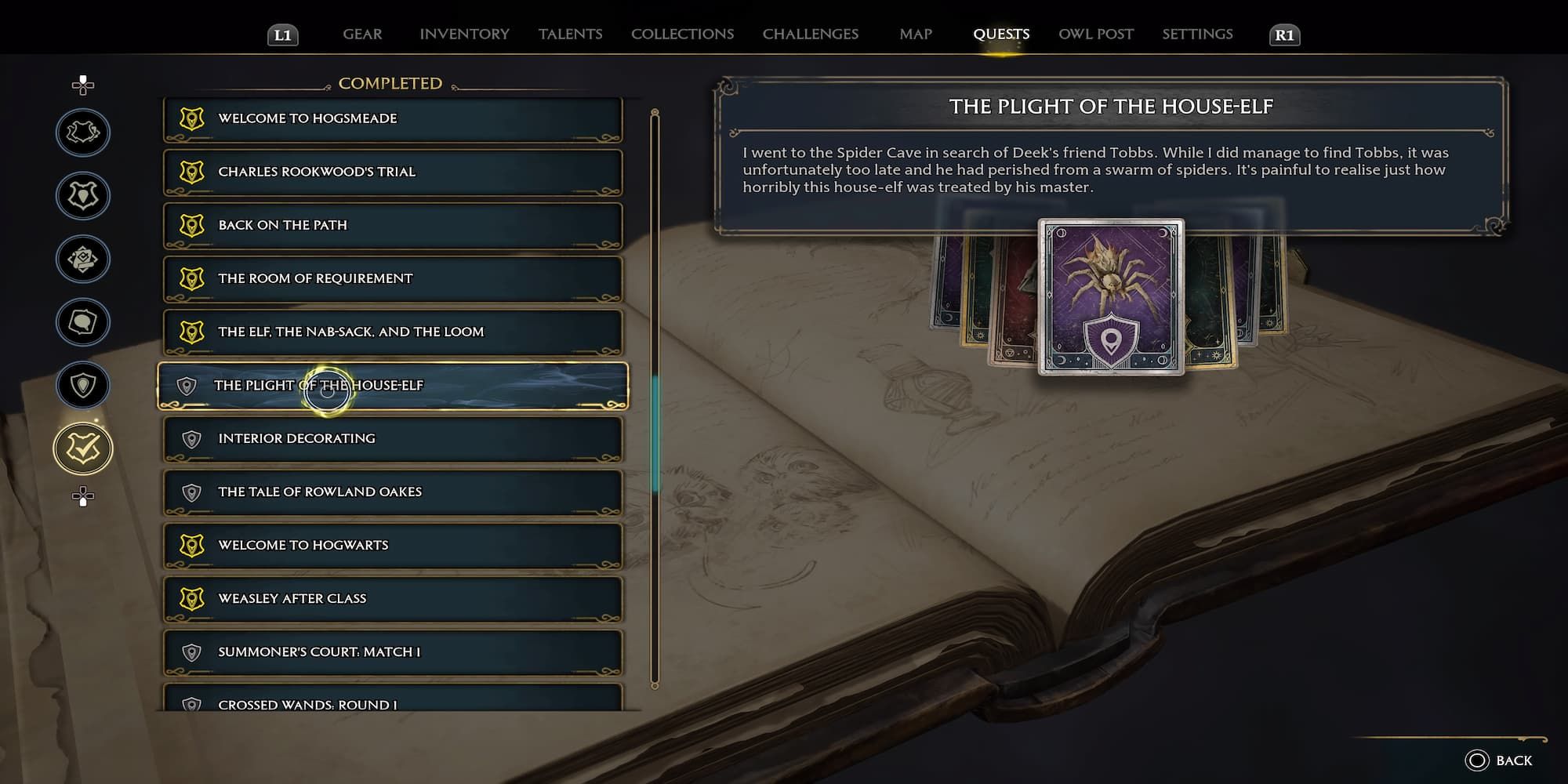The image size is (1568, 784).
Task: Click the Assignments sidebar icon
Action: coord(82,259)
